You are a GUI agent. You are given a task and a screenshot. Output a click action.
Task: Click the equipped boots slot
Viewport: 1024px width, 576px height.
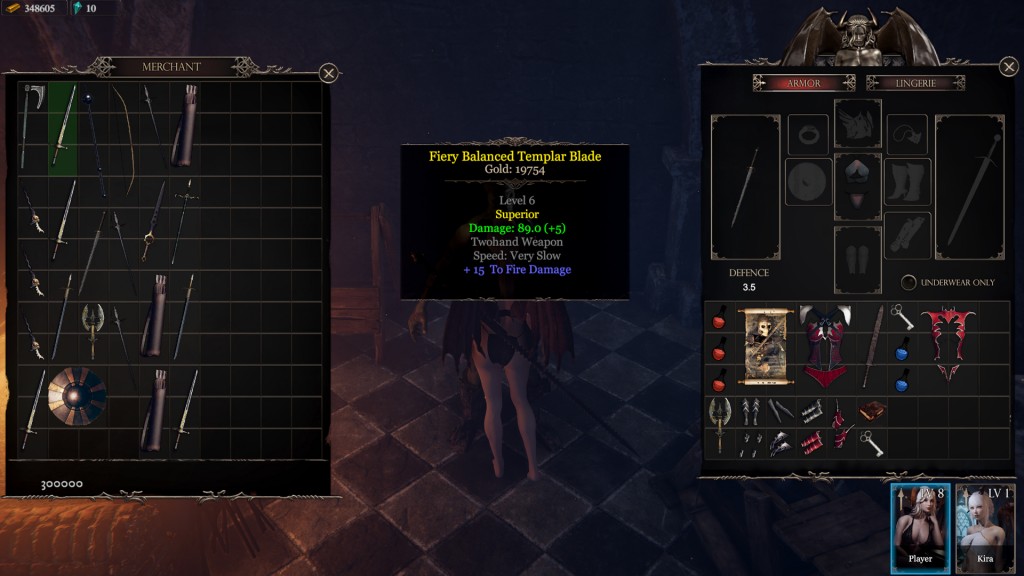click(907, 183)
